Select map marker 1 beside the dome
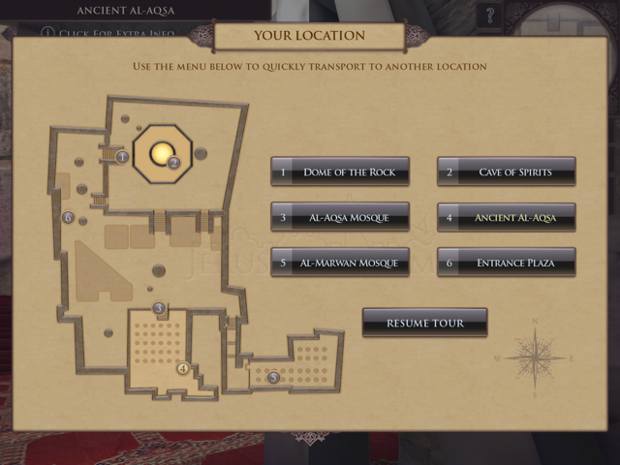Viewport: 620px width, 465px height. click(x=122, y=157)
